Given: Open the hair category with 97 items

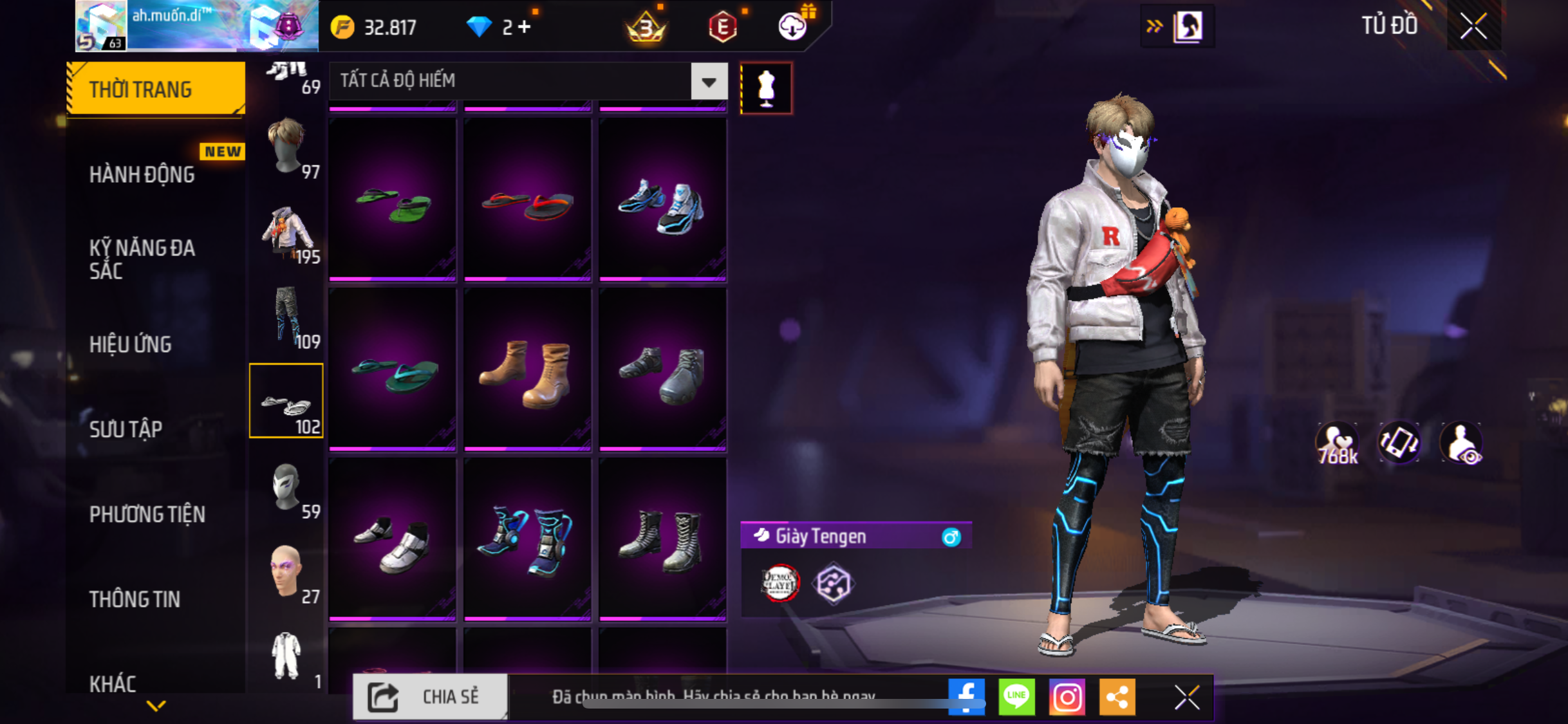Looking at the screenshot, I should point(287,148).
